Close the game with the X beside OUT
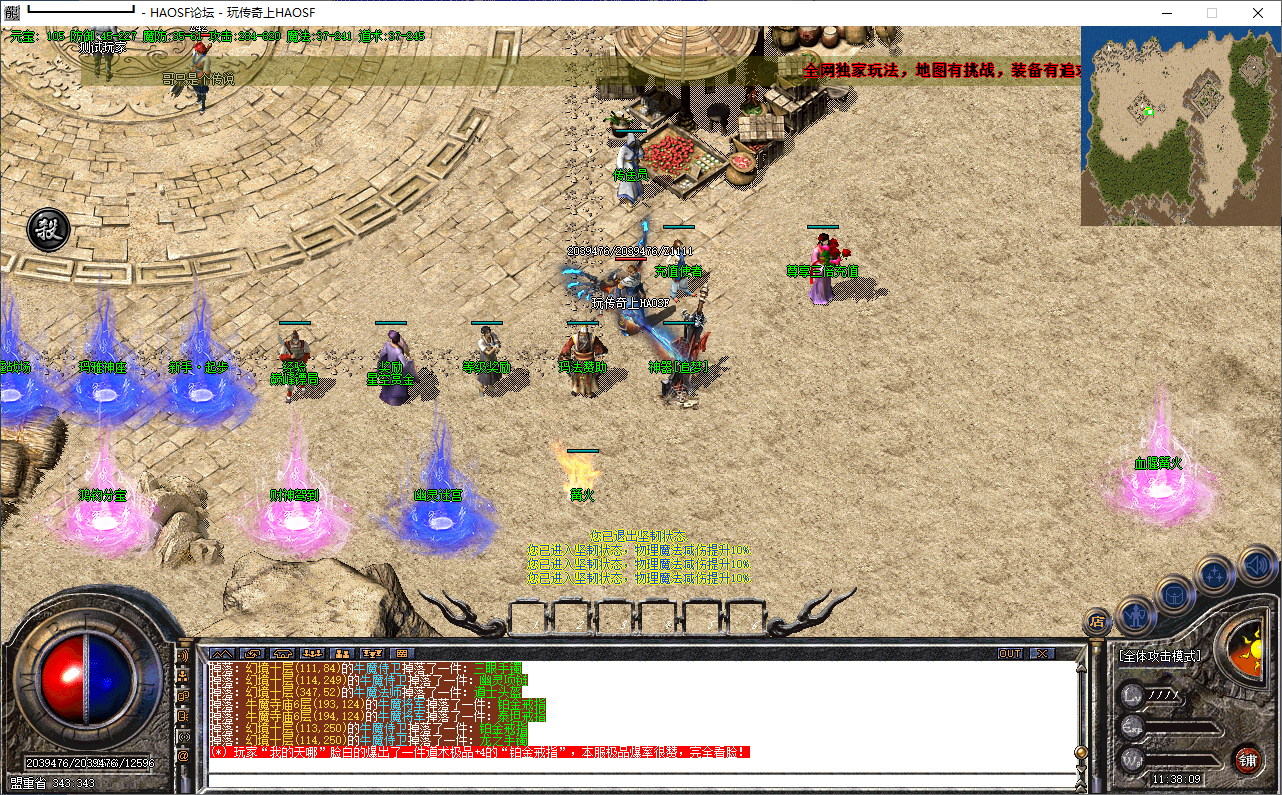Viewport: 1282px width, 795px height. pos(1042,654)
